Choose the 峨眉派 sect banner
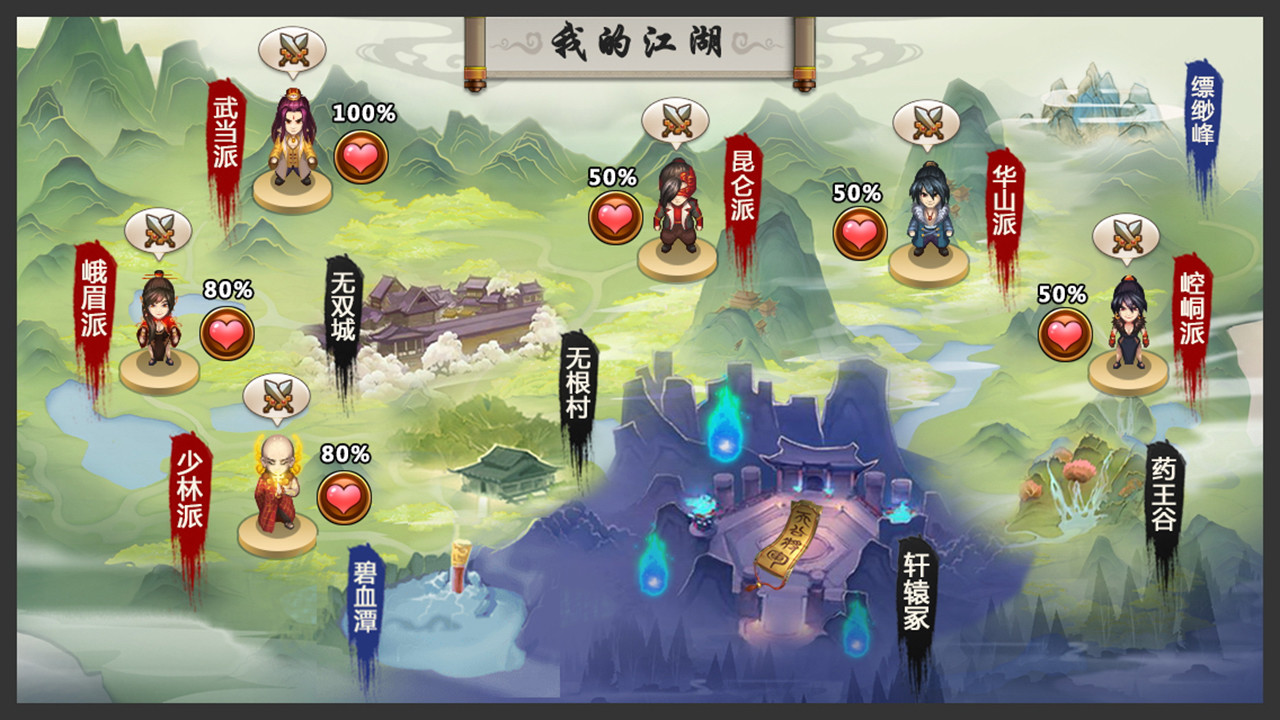Image resolution: width=1280 pixels, height=720 pixels. (94, 297)
